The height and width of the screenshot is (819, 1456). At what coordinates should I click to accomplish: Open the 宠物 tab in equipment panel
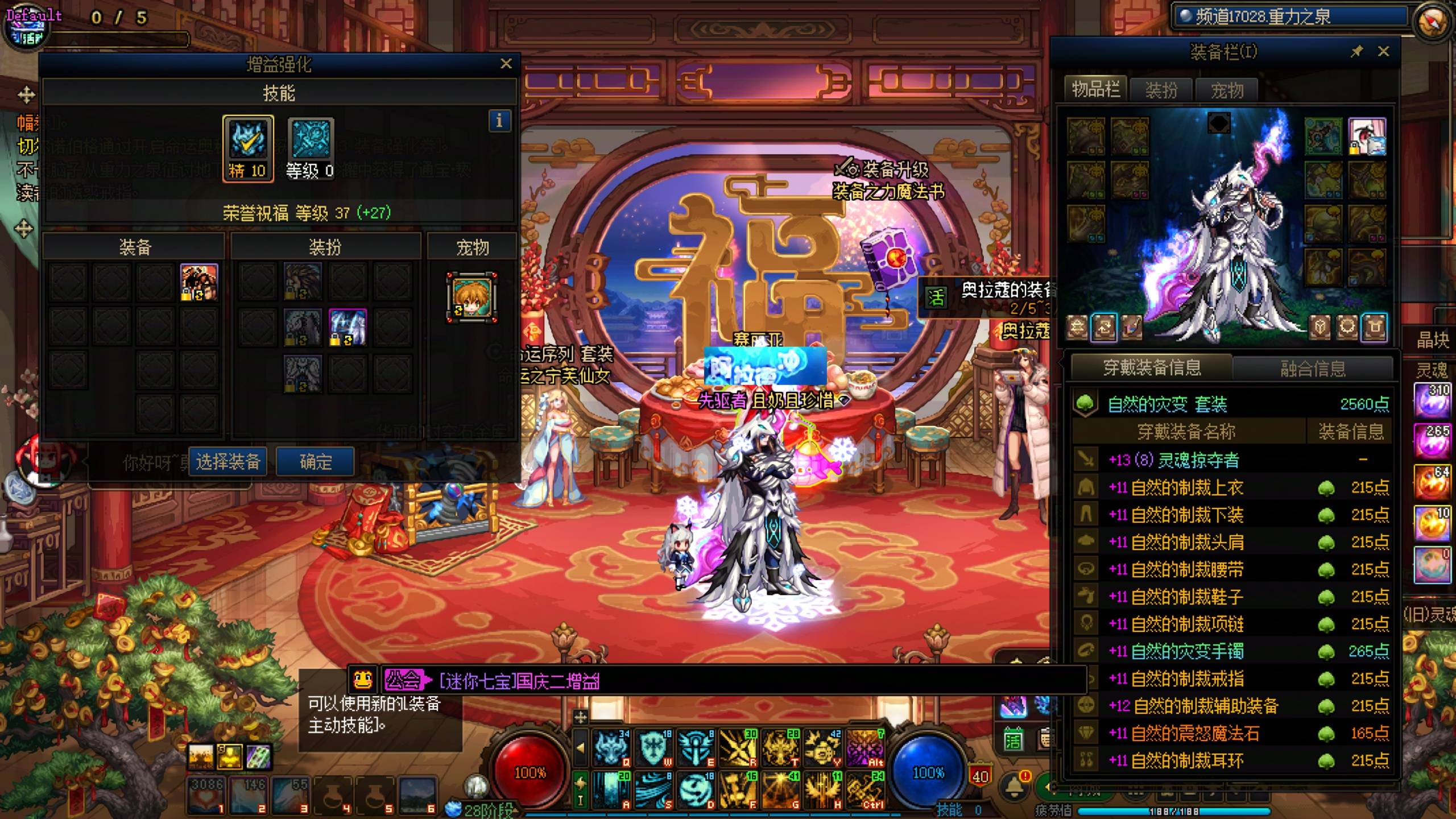click(x=1227, y=90)
